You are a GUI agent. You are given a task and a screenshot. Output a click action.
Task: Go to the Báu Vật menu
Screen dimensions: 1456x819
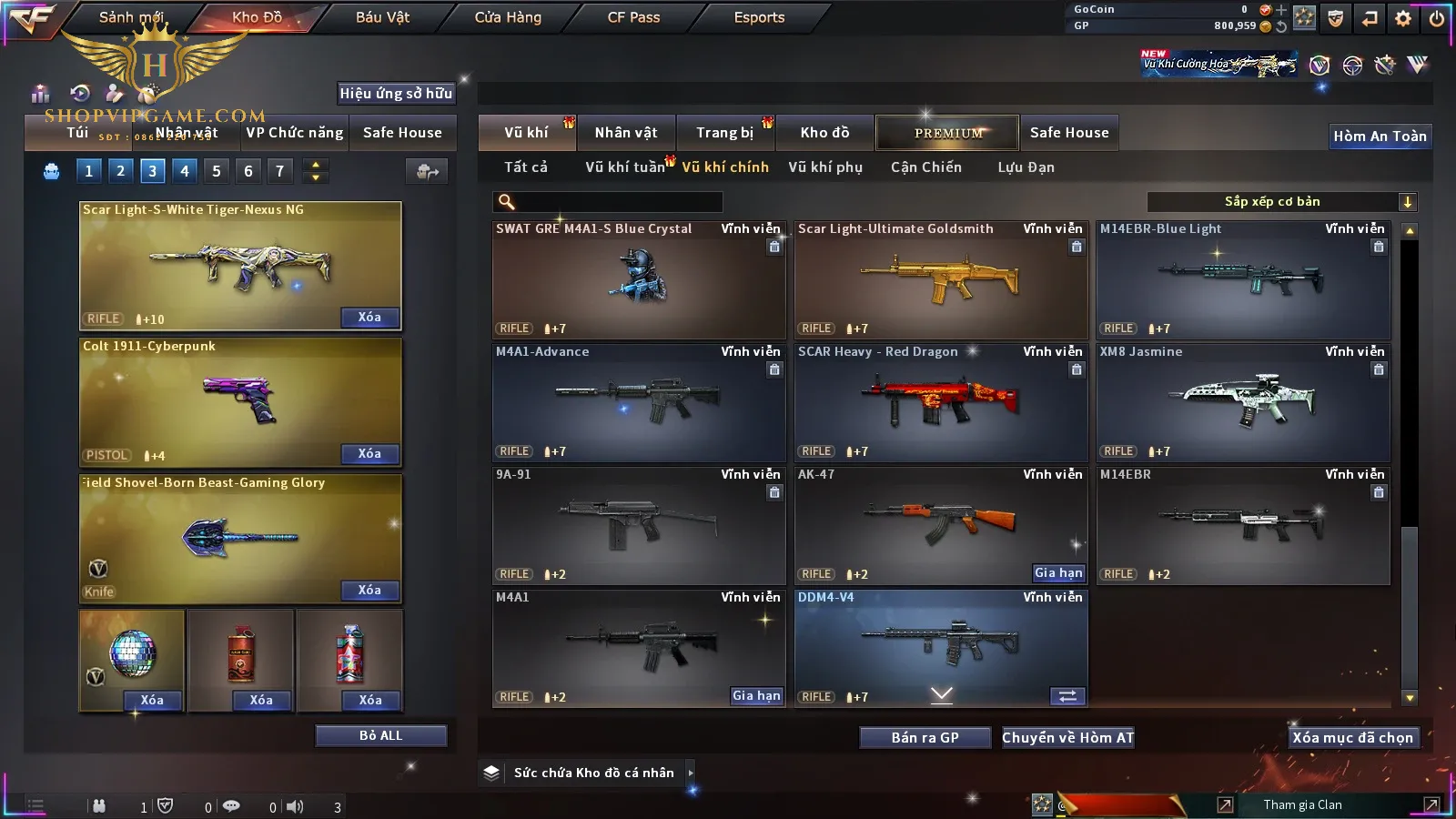tap(382, 17)
